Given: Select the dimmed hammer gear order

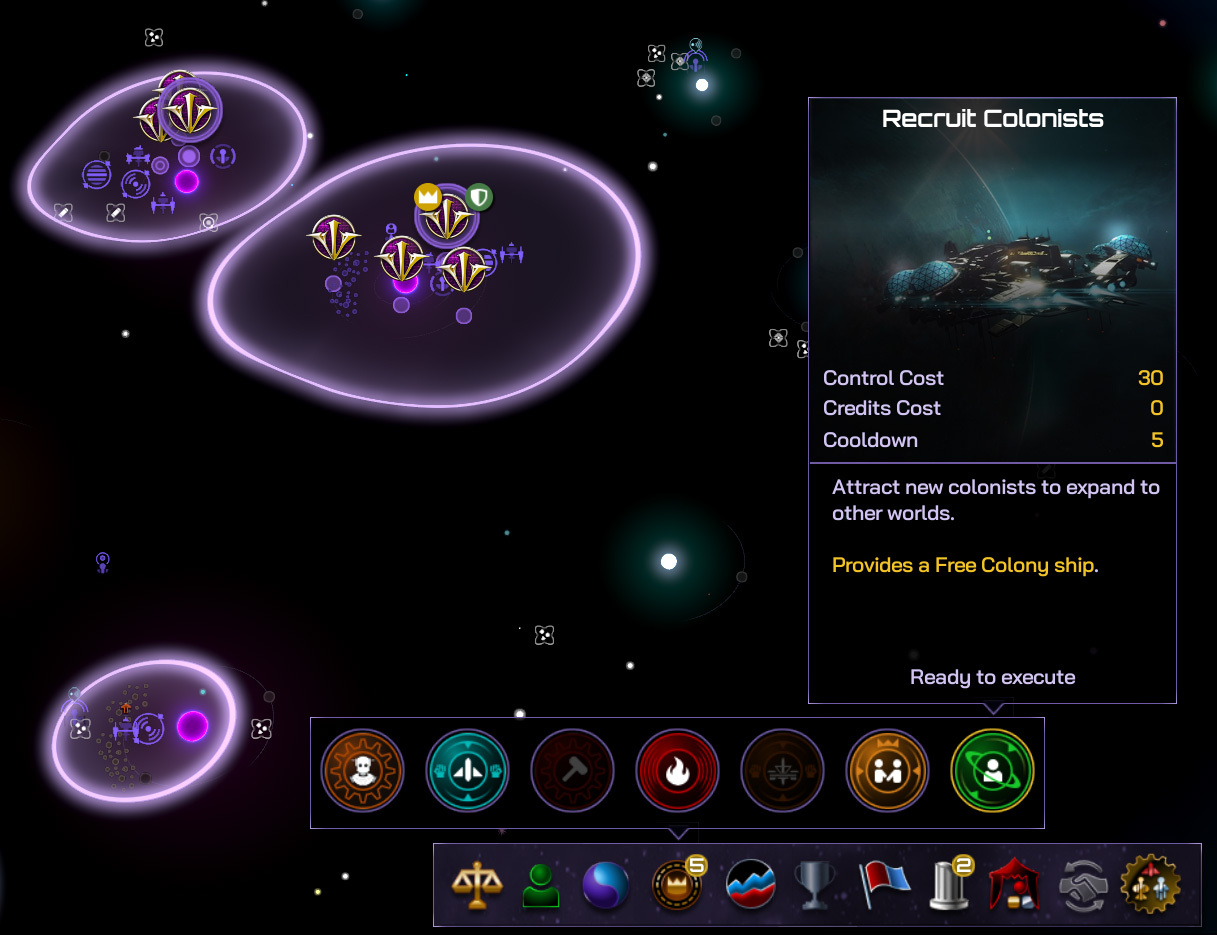Looking at the screenshot, I should pyautogui.click(x=572, y=771).
